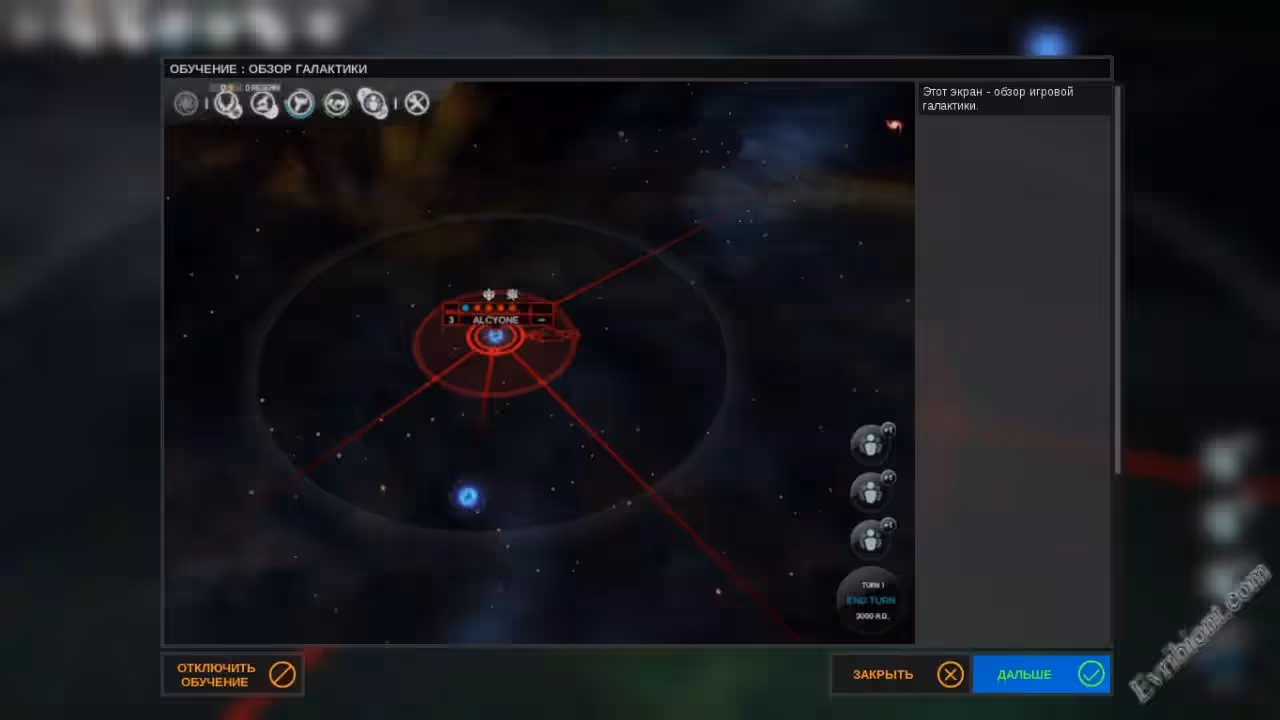
Task: Click the red spiral galaxy icon
Action: coord(894,125)
